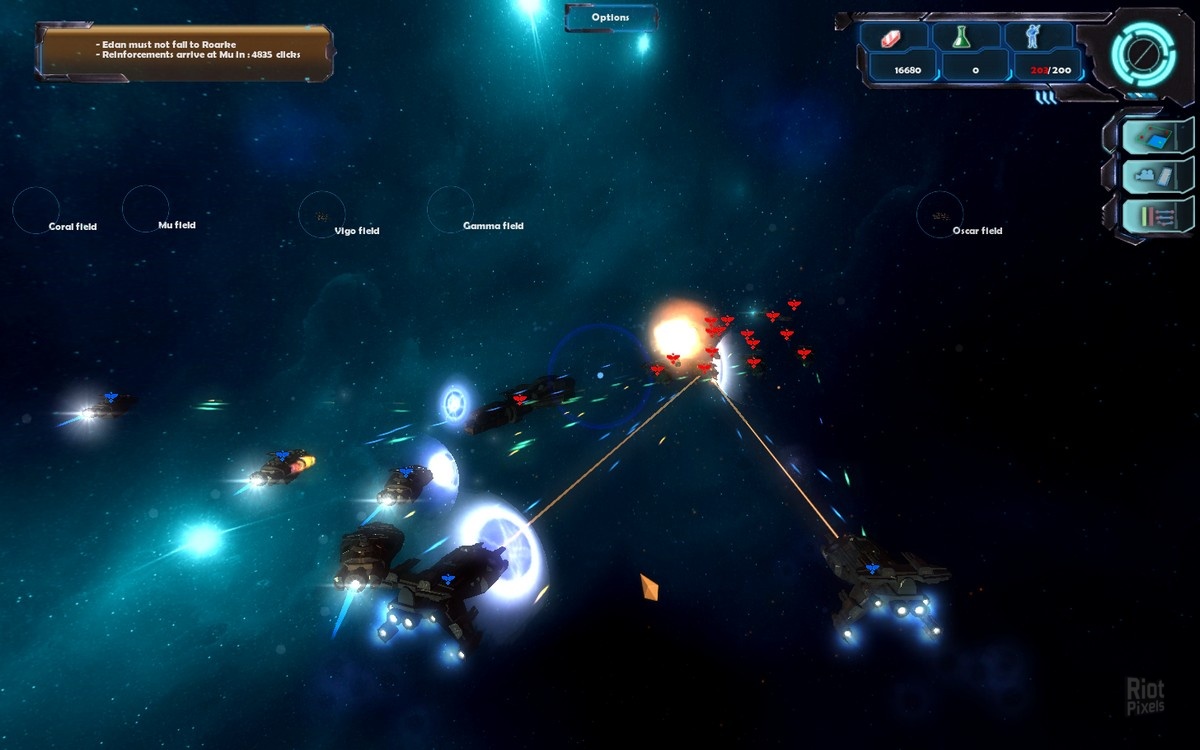The height and width of the screenshot is (750, 1200).
Task: Open the Options menu
Action: [611, 18]
